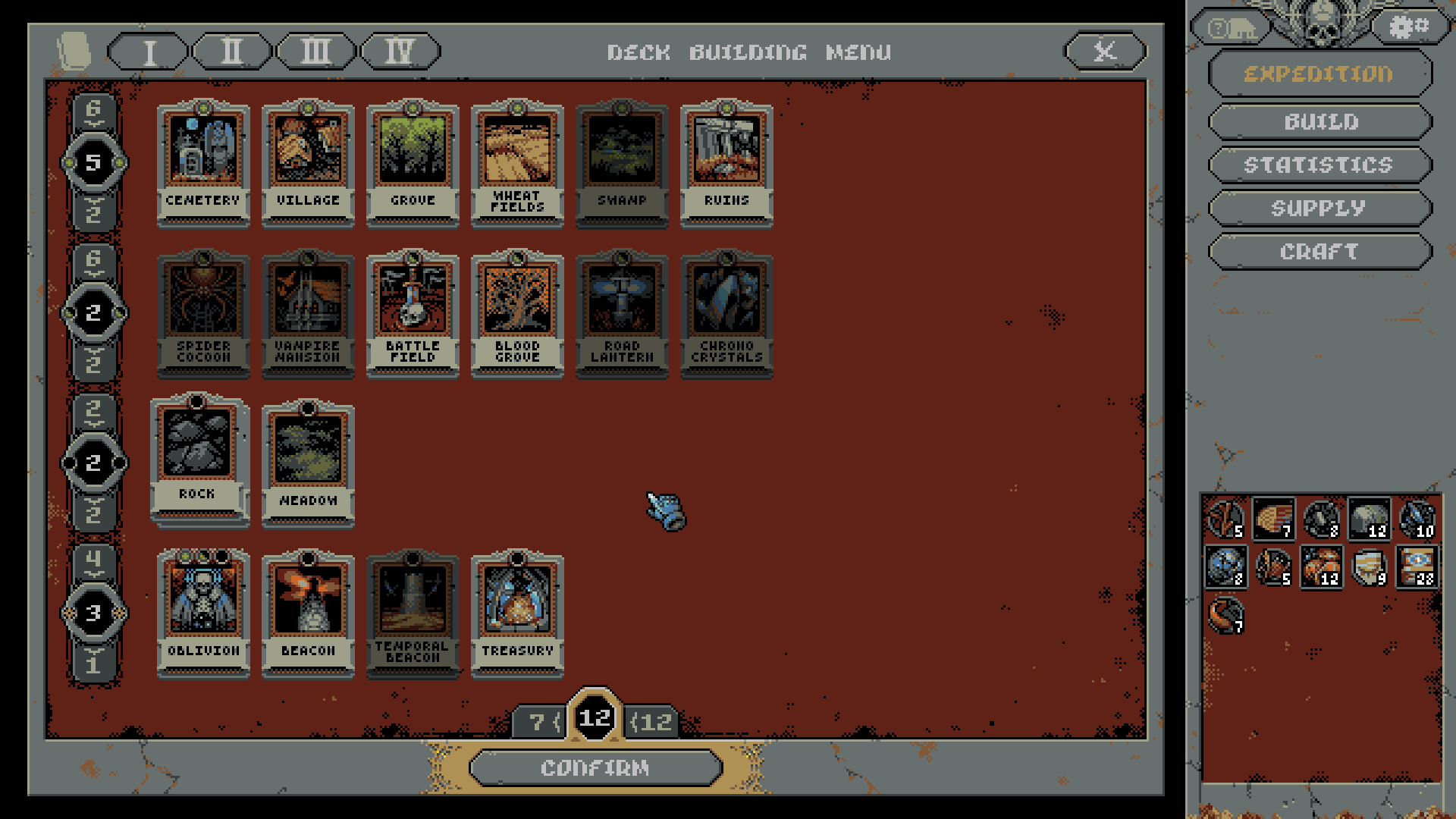Open the Craft menu
1456x819 pixels.
tap(1319, 251)
